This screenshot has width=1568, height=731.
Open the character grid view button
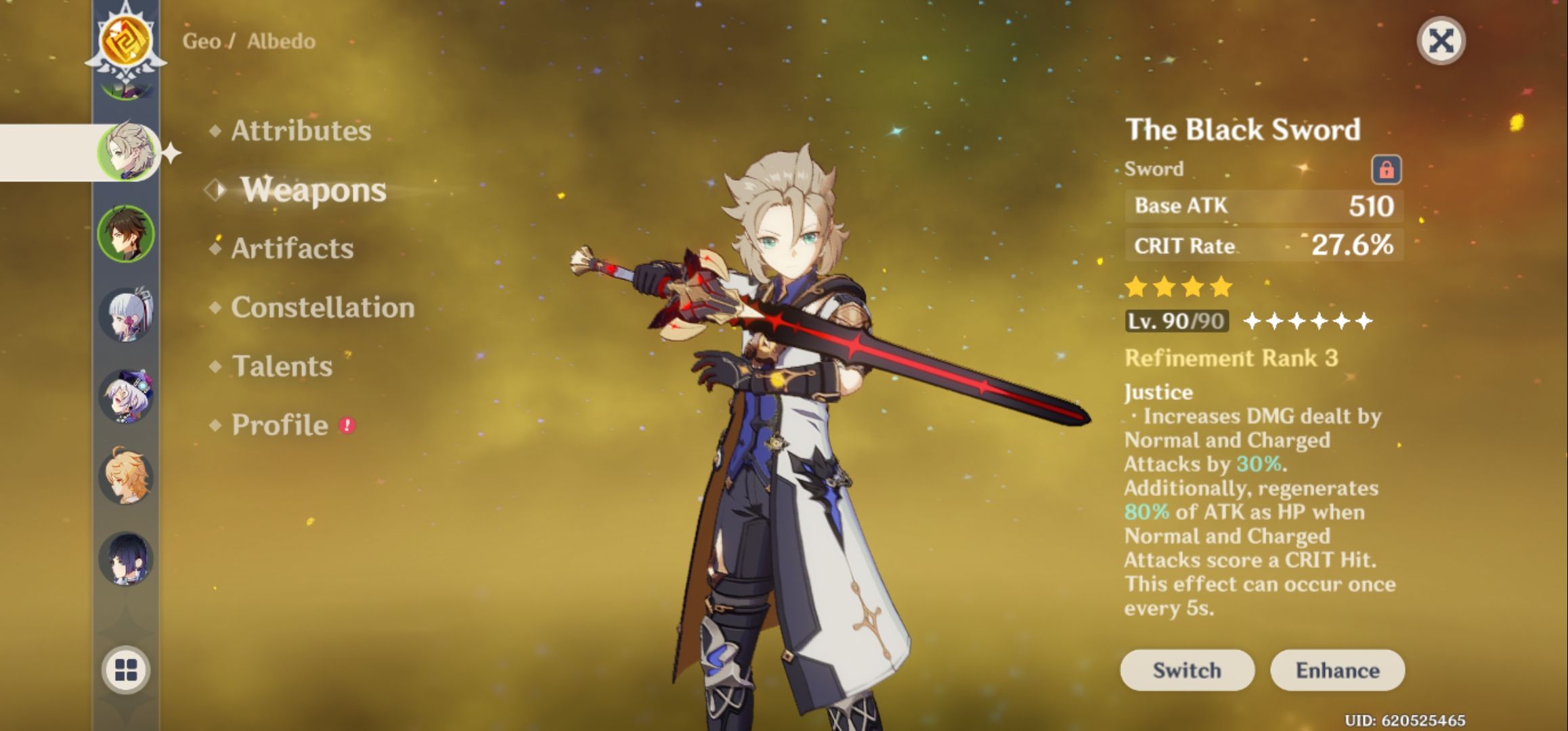click(x=126, y=670)
